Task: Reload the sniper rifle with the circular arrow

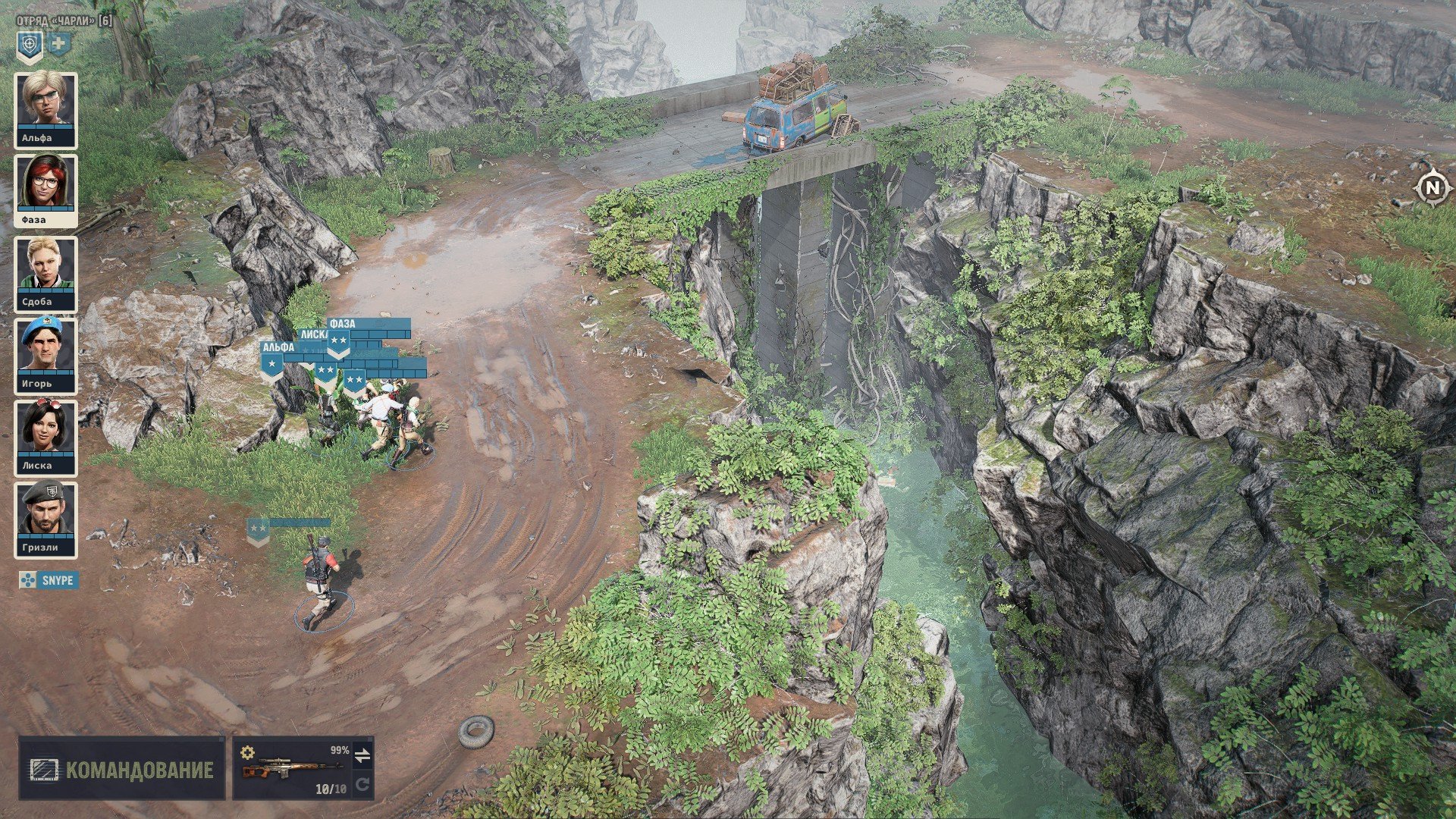Action: point(362,784)
